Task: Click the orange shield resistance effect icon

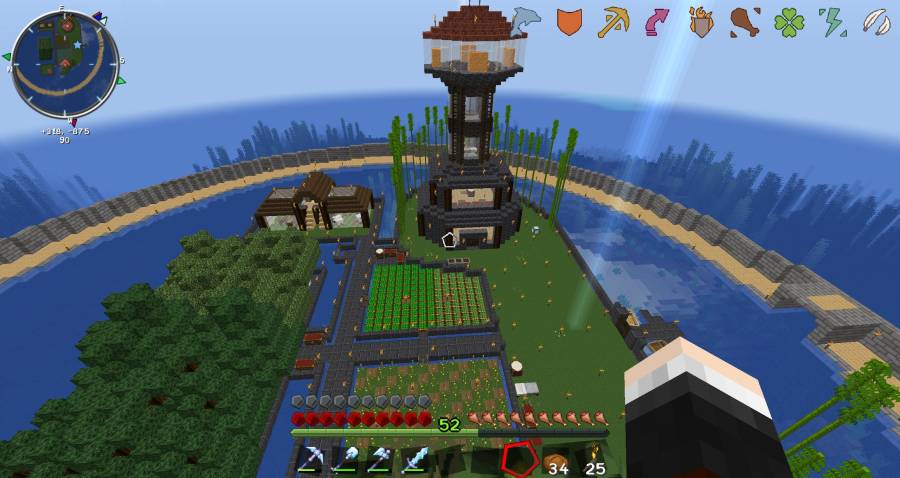Action: tap(568, 21)
